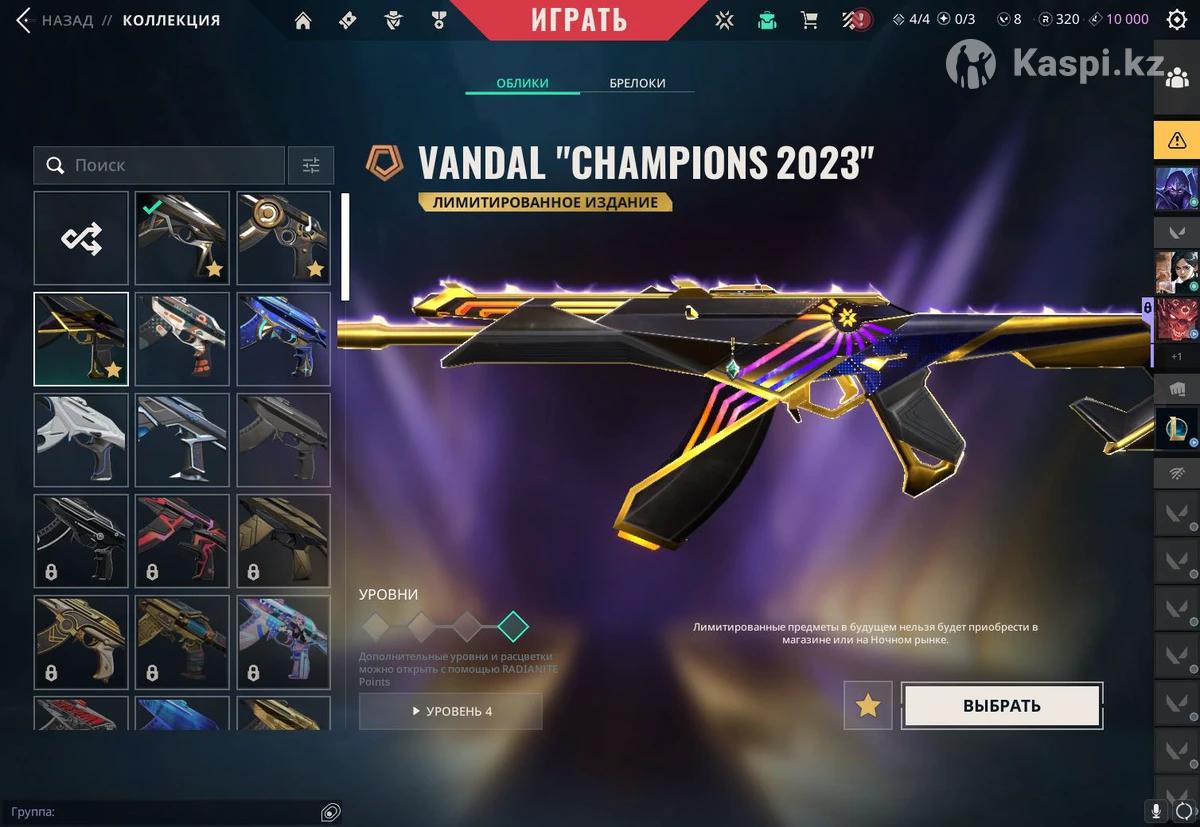Open the home screen via house icon
The height and width of the screenshot is (827, 1200).
click(x=303, y=20)
